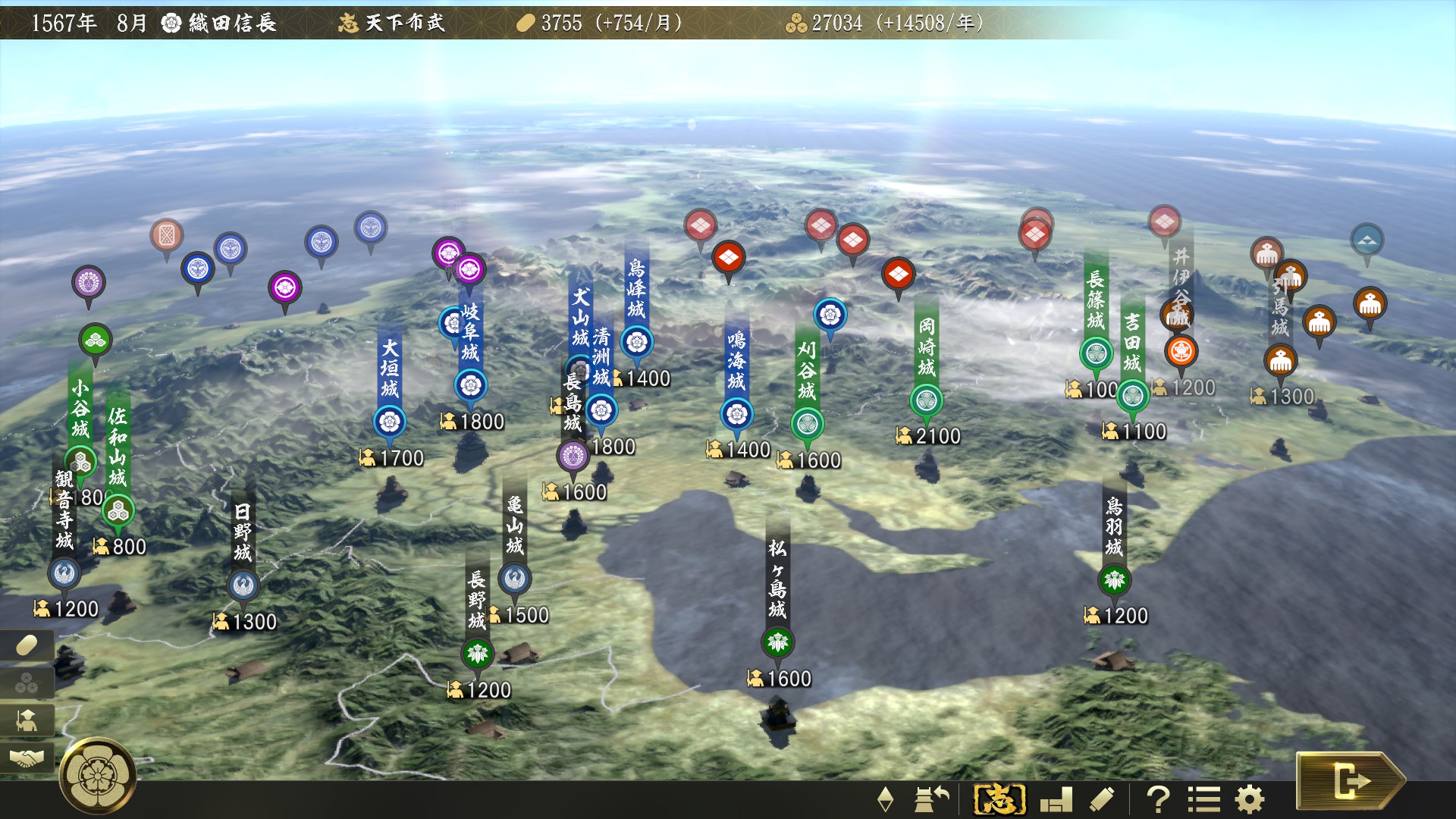
Task: Open the list log icon in the toolbar
Action: (1204, 799)
